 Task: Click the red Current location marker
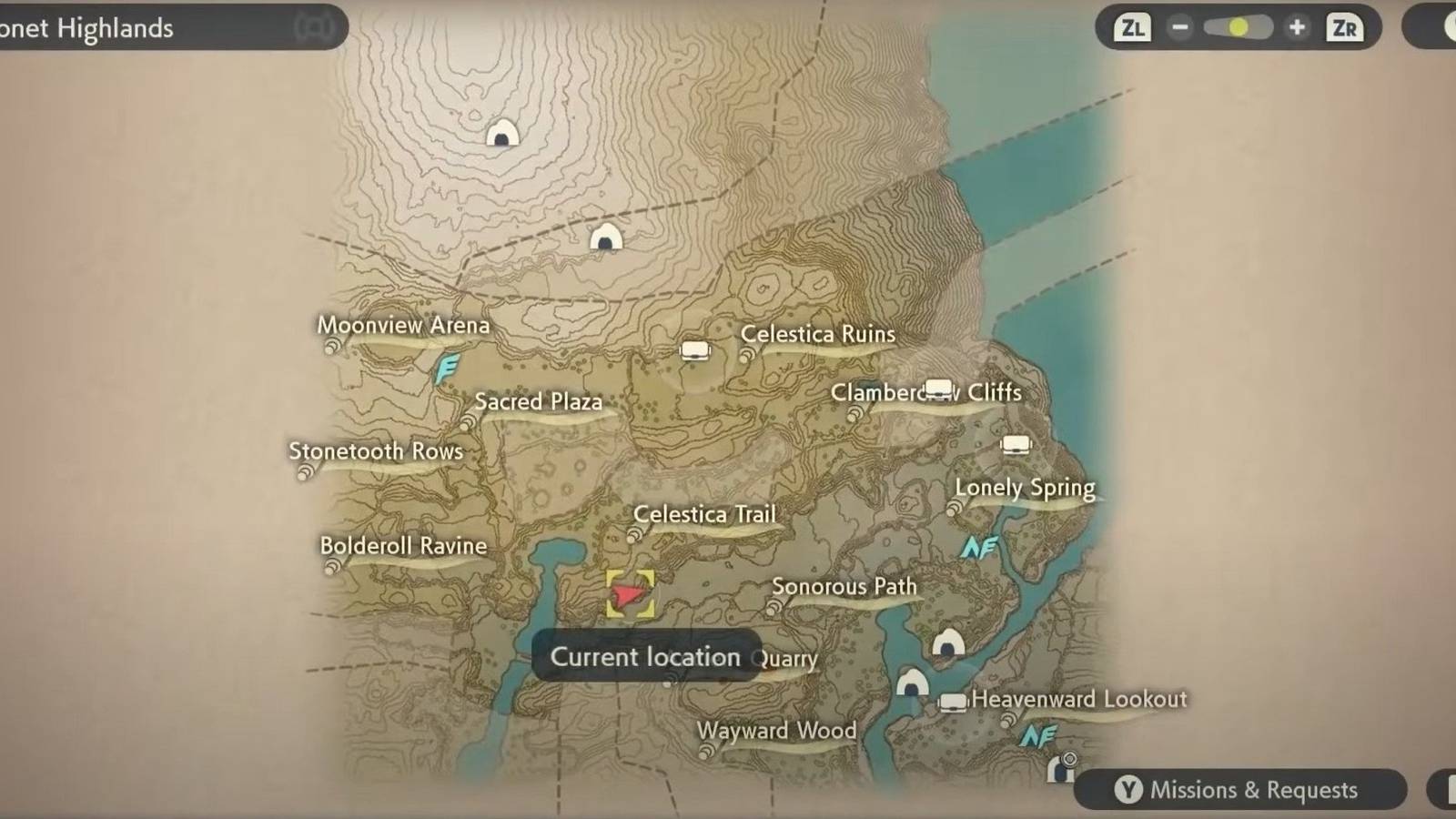click(x=630, y=596)
